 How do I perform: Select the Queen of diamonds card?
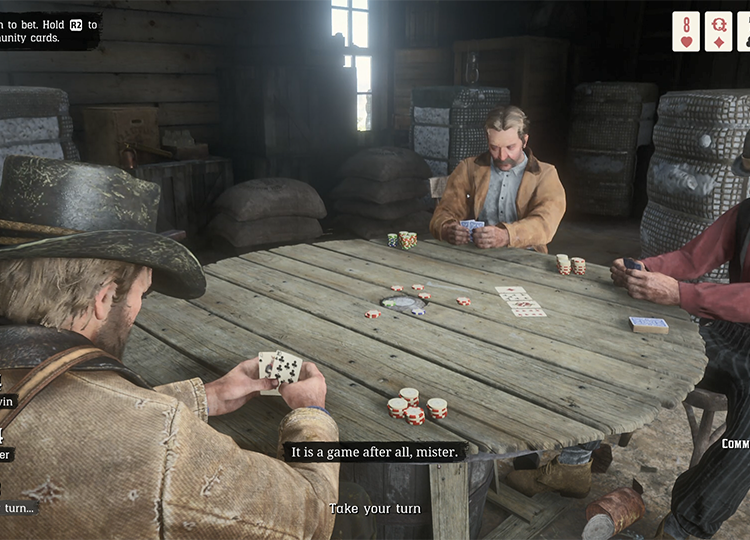(x=718, y=31)
